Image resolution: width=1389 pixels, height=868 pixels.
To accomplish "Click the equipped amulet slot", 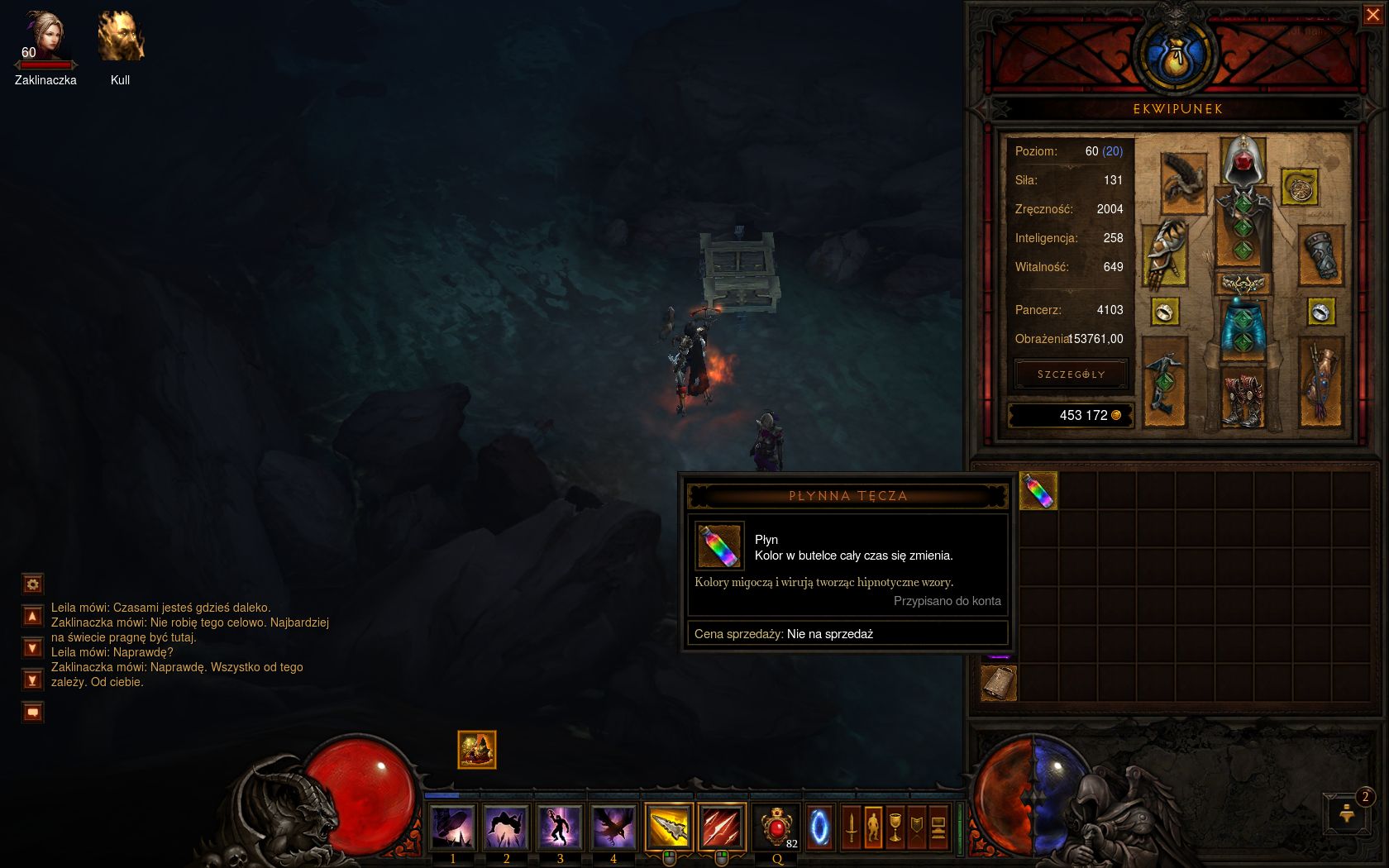I will click(x=1299, y=187).
